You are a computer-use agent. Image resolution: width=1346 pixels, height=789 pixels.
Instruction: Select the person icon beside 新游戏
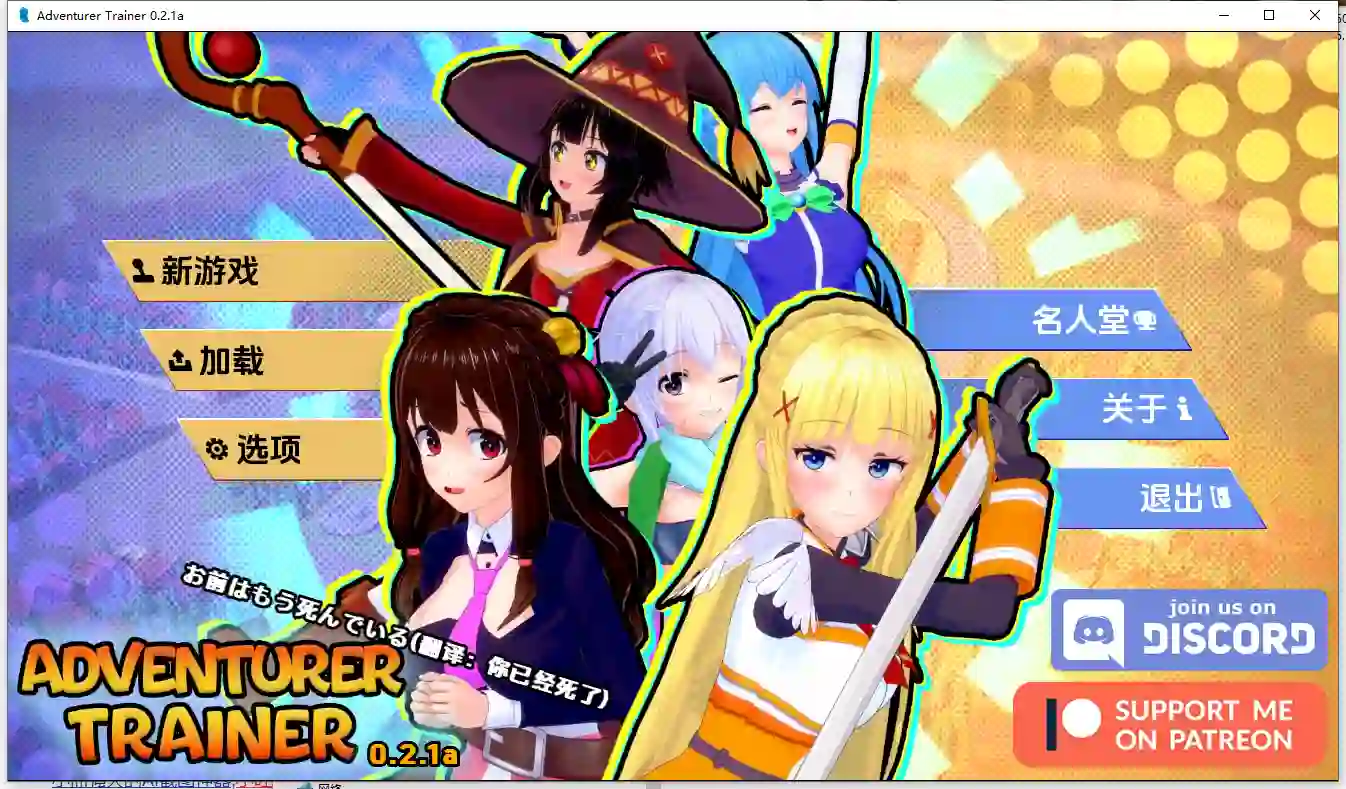tap(142, 270)
